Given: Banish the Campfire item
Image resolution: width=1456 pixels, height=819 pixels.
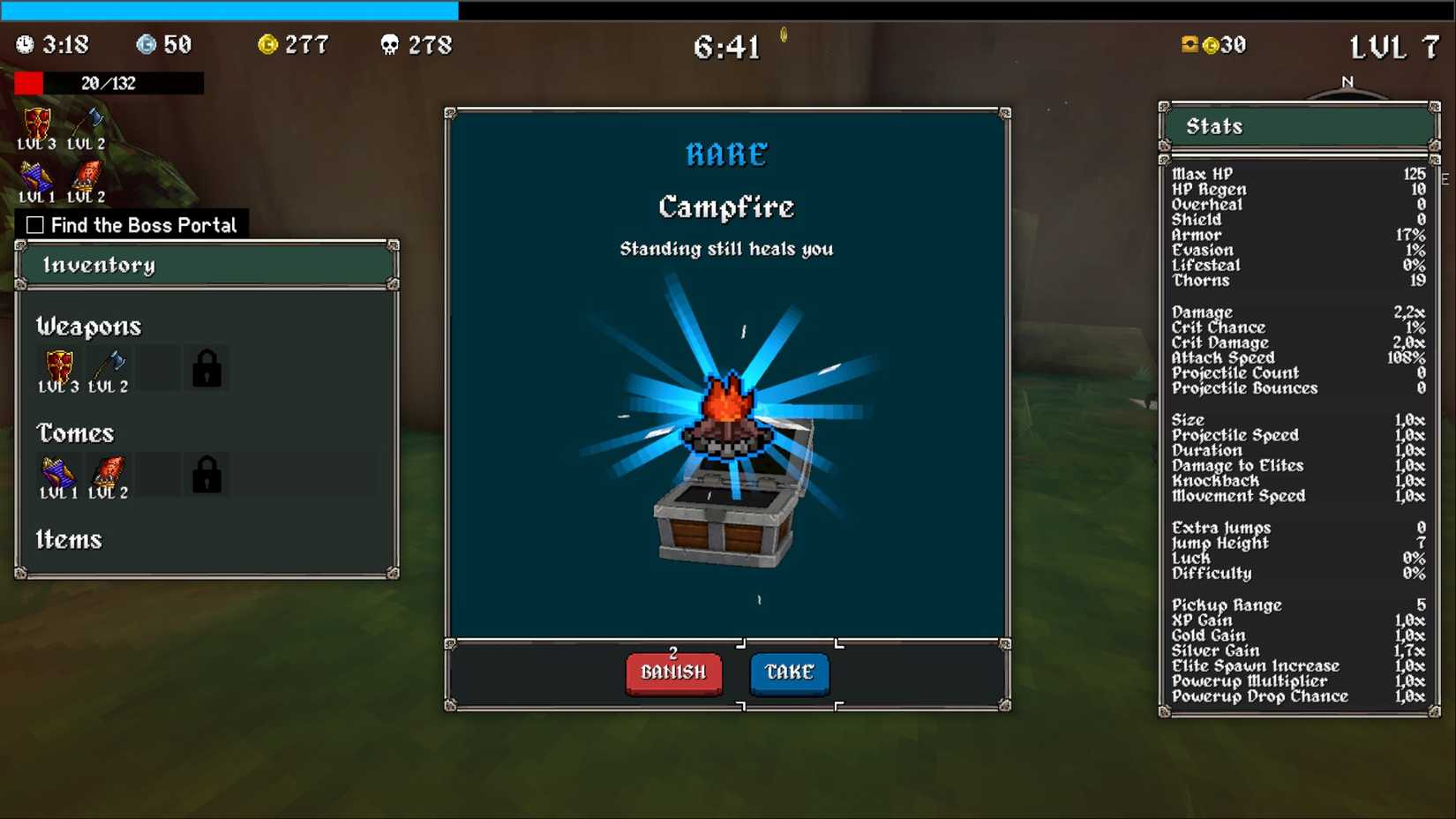Looking at the screenshot, I should (672, 672).
